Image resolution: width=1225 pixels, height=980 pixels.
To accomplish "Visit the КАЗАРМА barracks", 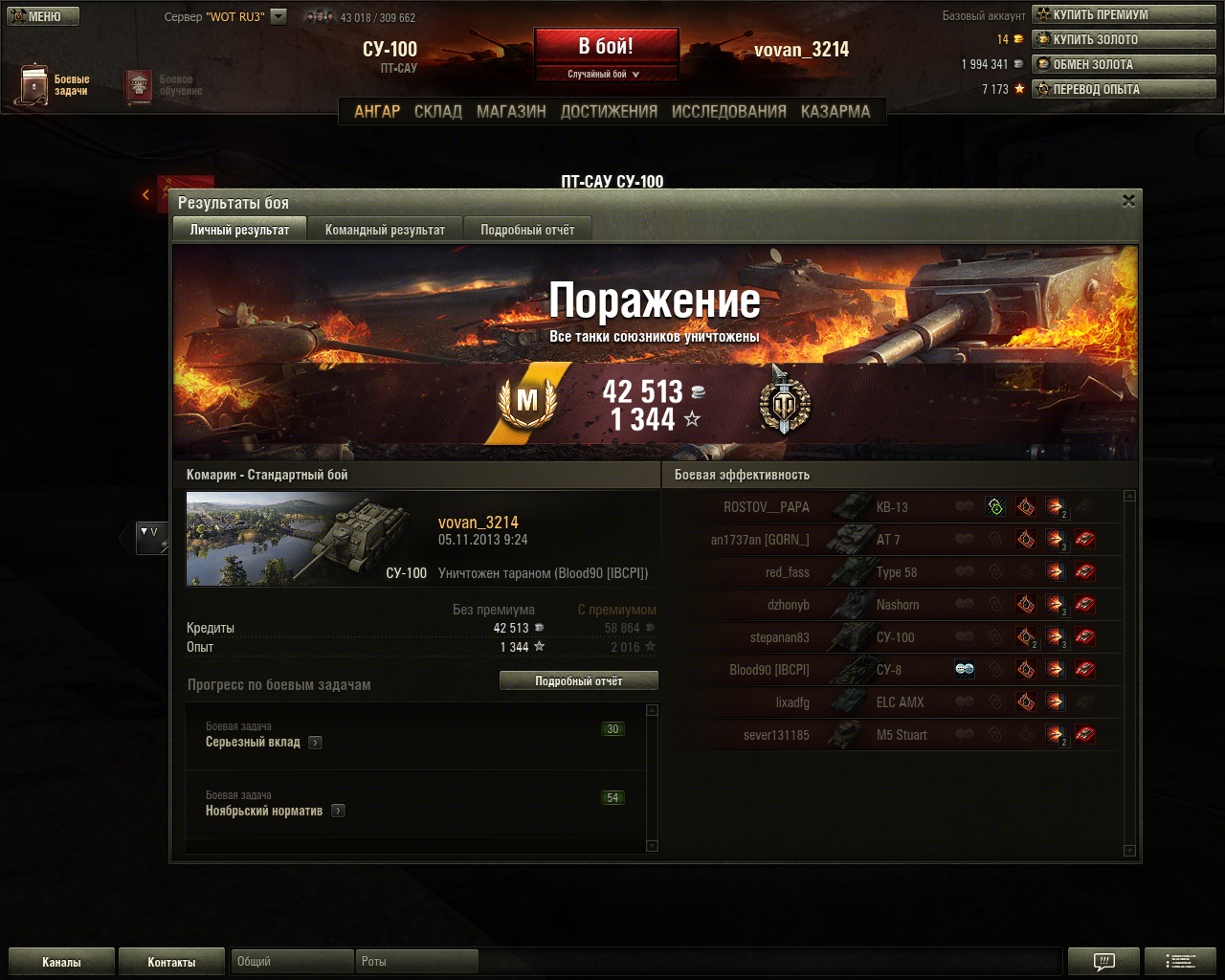I will (x=835, y=112).
